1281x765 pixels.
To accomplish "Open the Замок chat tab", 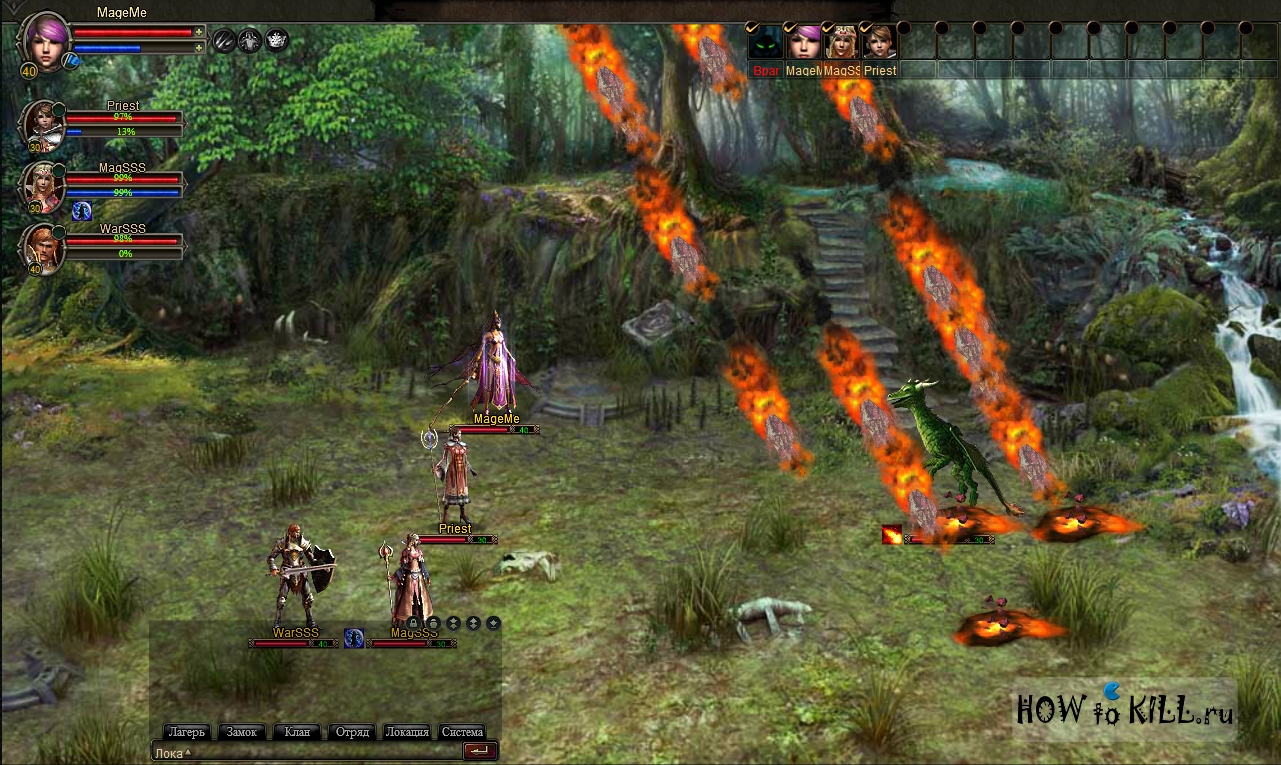I will [x=241, y=732].
